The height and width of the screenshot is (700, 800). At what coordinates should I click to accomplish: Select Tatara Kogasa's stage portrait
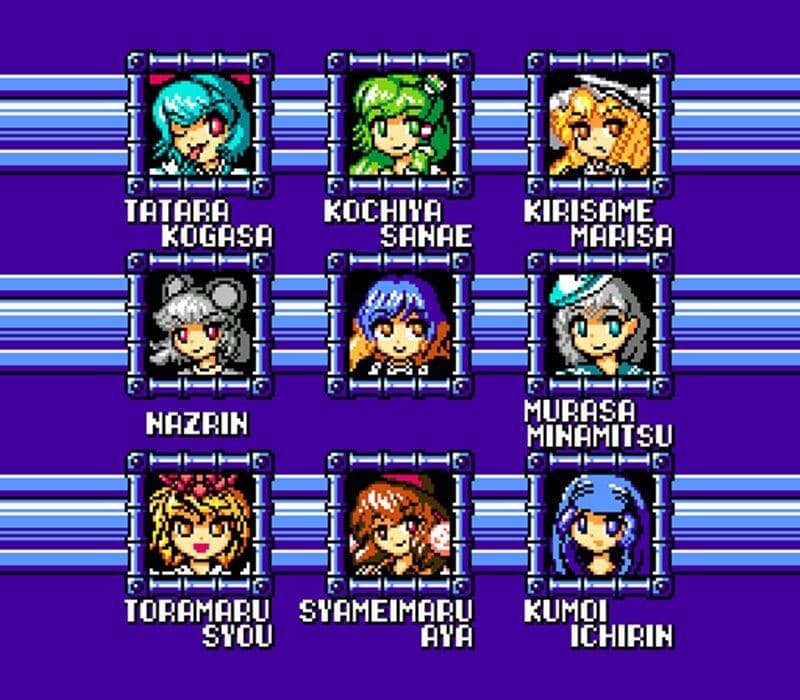[x=200, y=124]
